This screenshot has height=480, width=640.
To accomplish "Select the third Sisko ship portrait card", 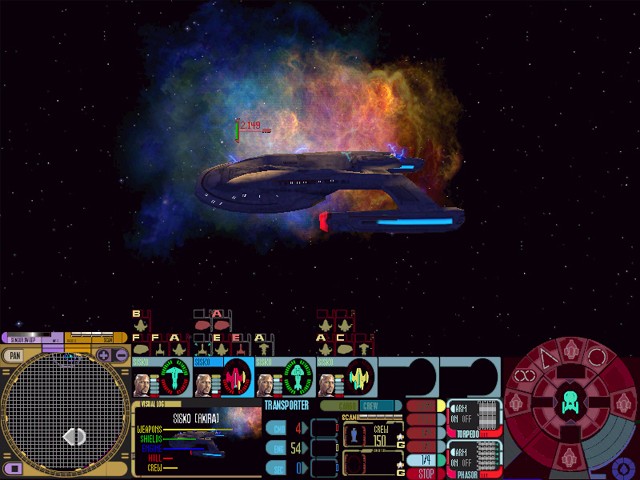I will click(286, 378).
